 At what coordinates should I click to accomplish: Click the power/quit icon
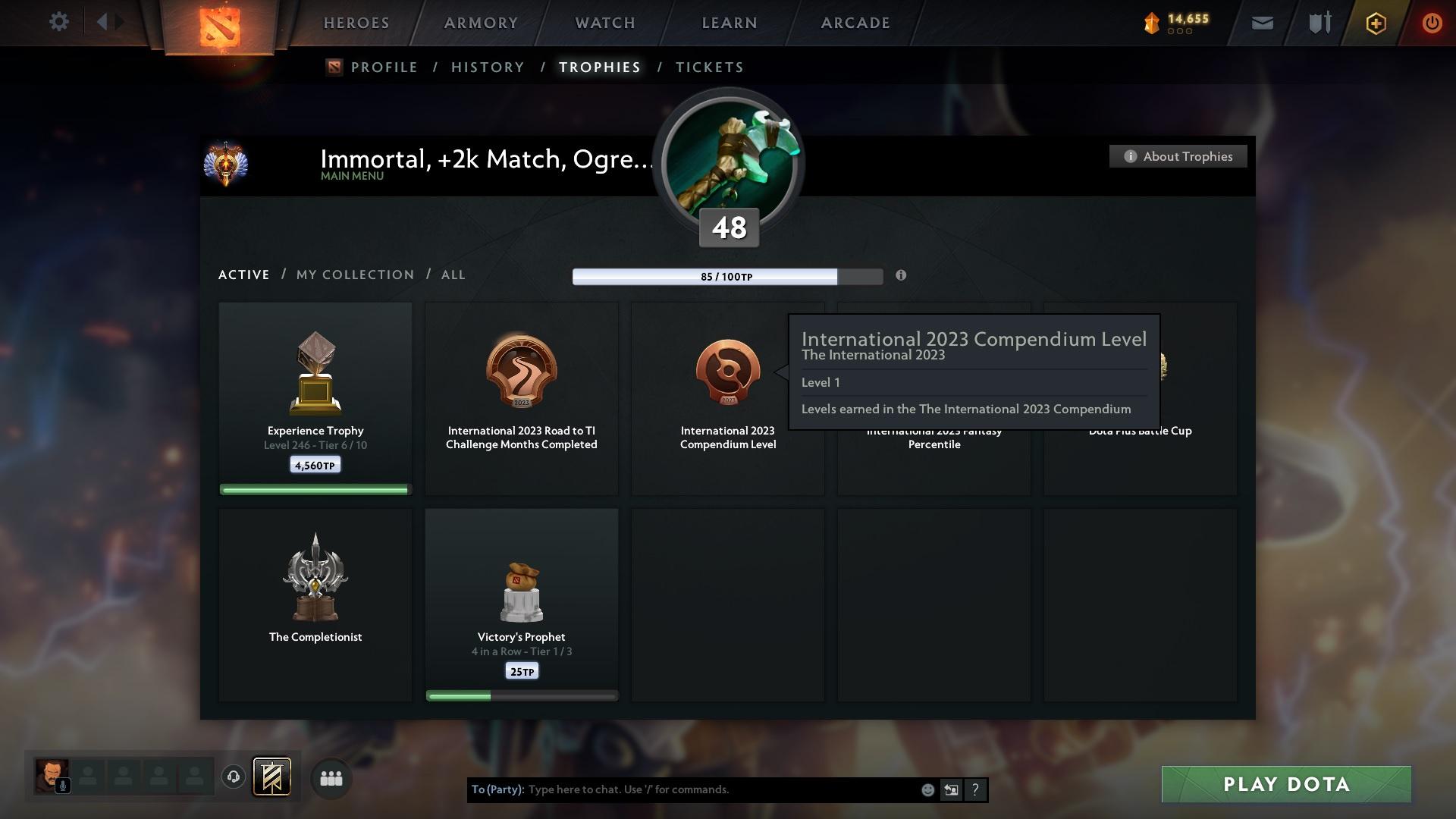tap(1432, 23)
